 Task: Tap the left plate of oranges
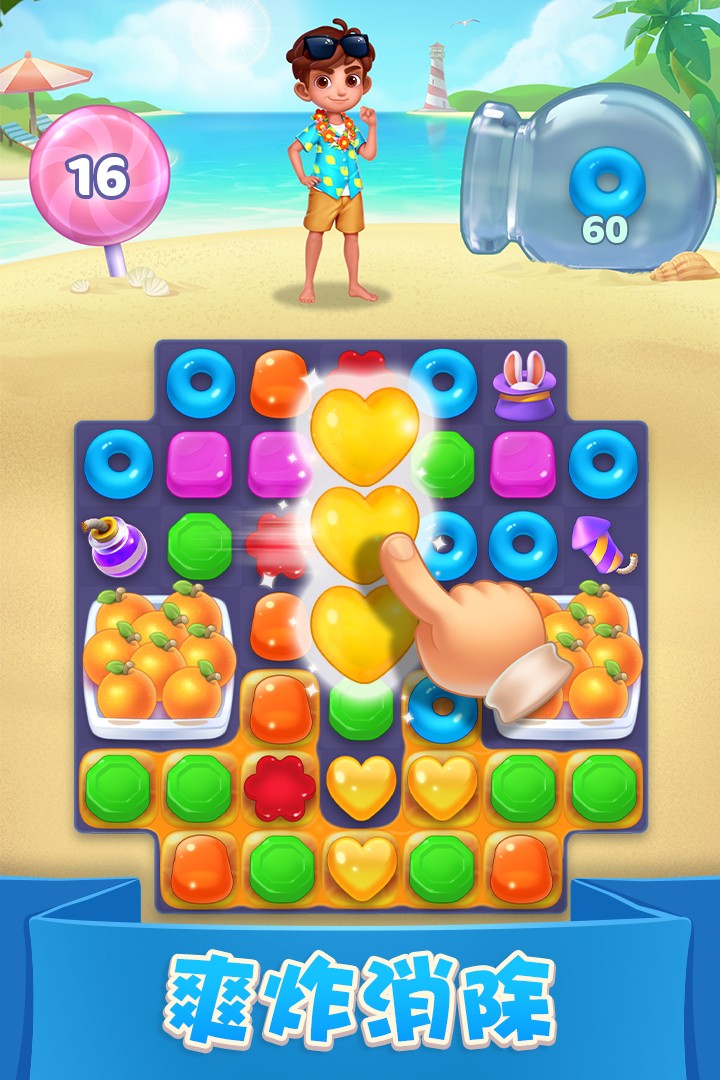pos(160,658)
